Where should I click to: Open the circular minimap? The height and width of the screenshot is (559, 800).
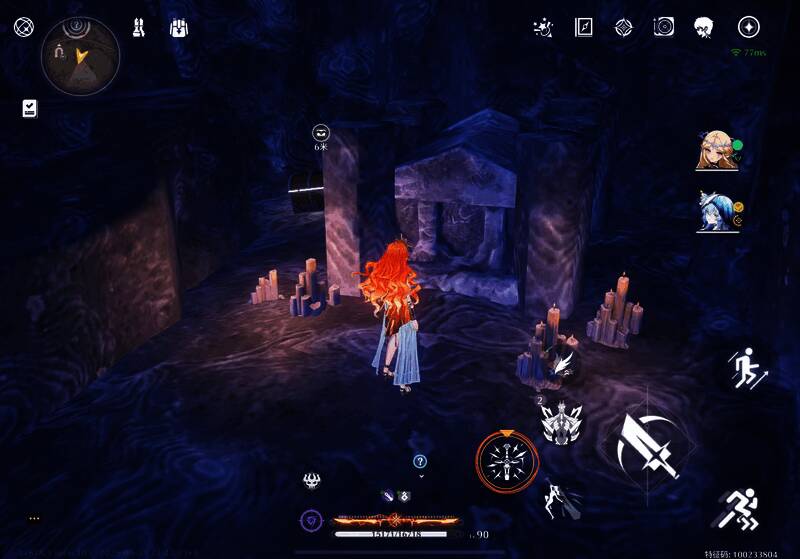point(80,56)
